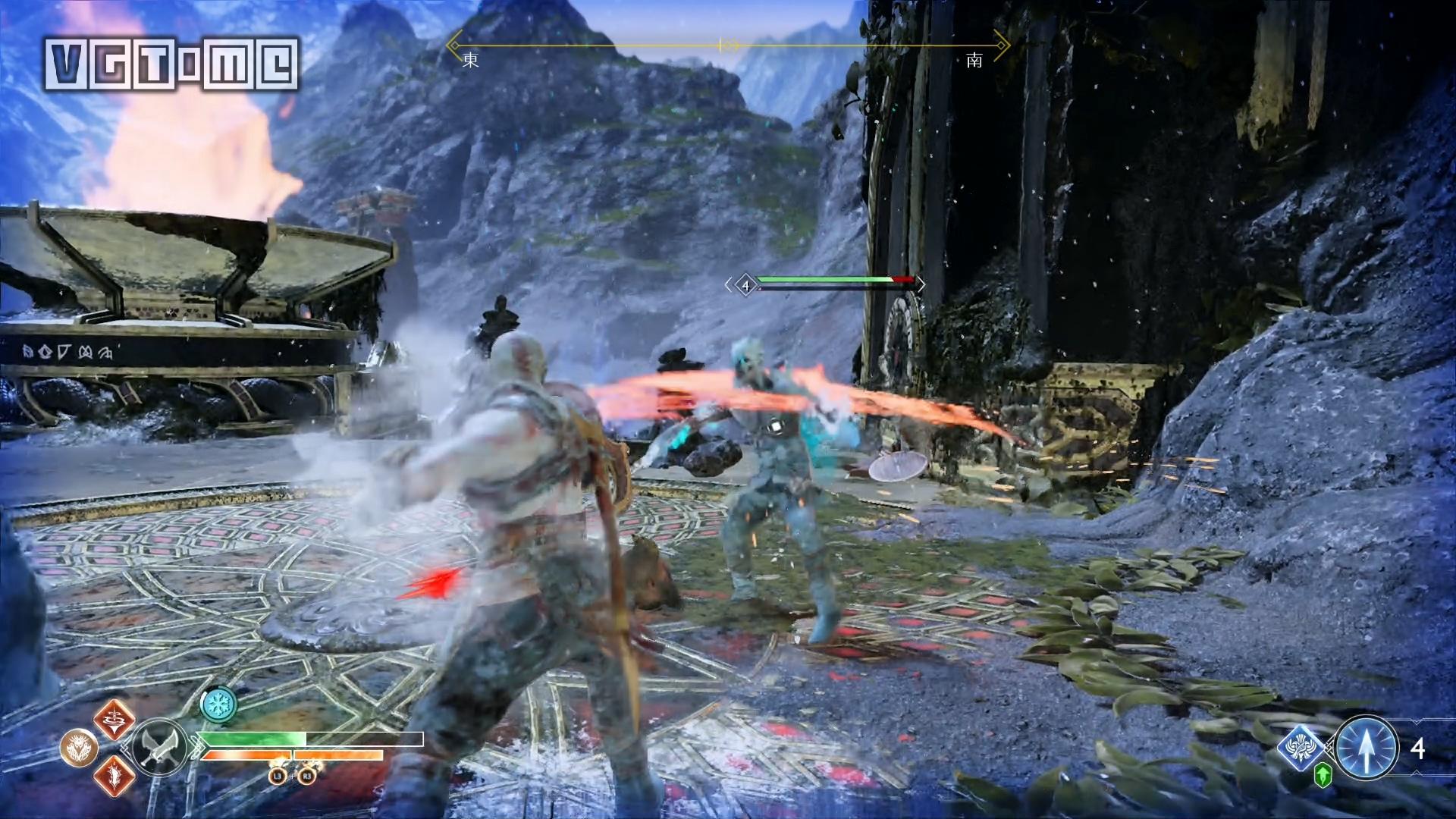Select the green hexagonal arrow-type indicator
1456x819 pixels.
[x=1323, y=774]
